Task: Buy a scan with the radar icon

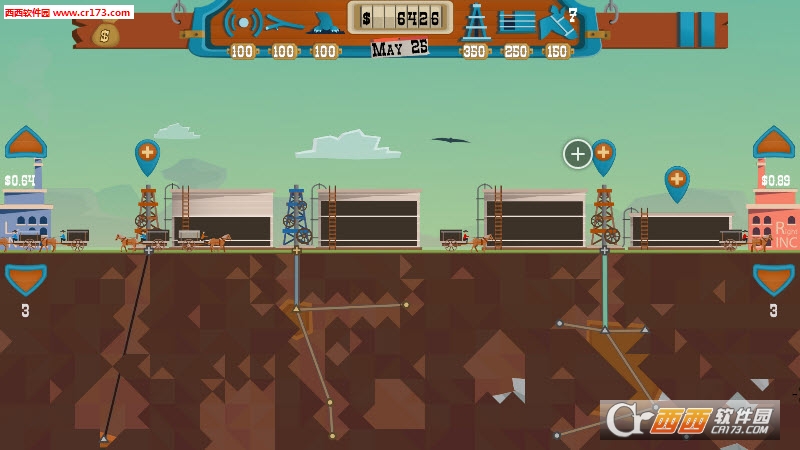Action: pyautogui.click(x=242, y=21)
